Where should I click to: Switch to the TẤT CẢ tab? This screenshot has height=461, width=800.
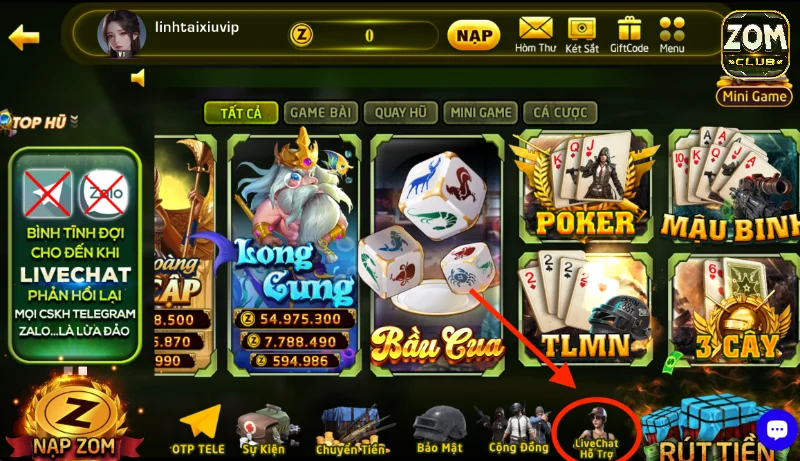(x=241, y=113)
